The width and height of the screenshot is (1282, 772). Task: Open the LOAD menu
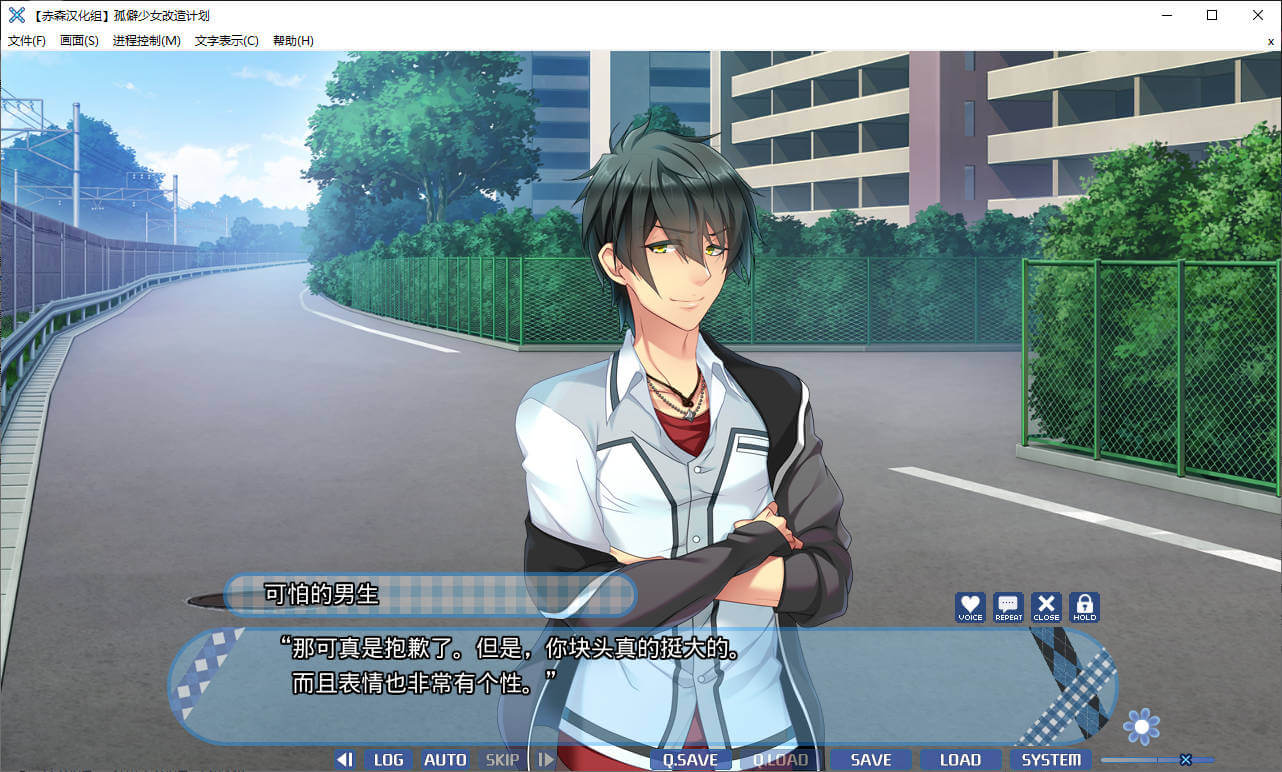pyautogui.click(x=960, y=760)
